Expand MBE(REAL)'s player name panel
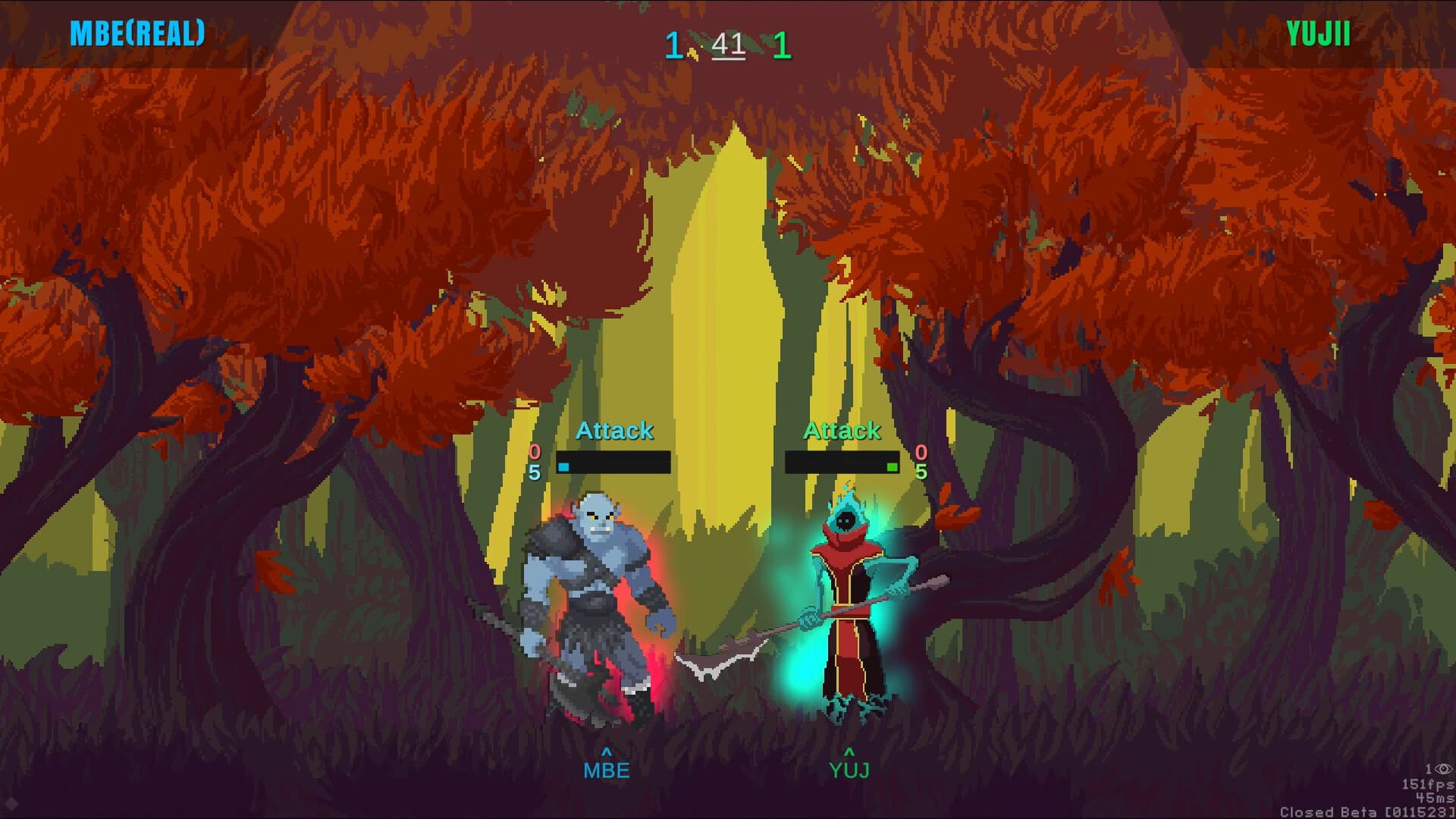 (x=136, y=32)
